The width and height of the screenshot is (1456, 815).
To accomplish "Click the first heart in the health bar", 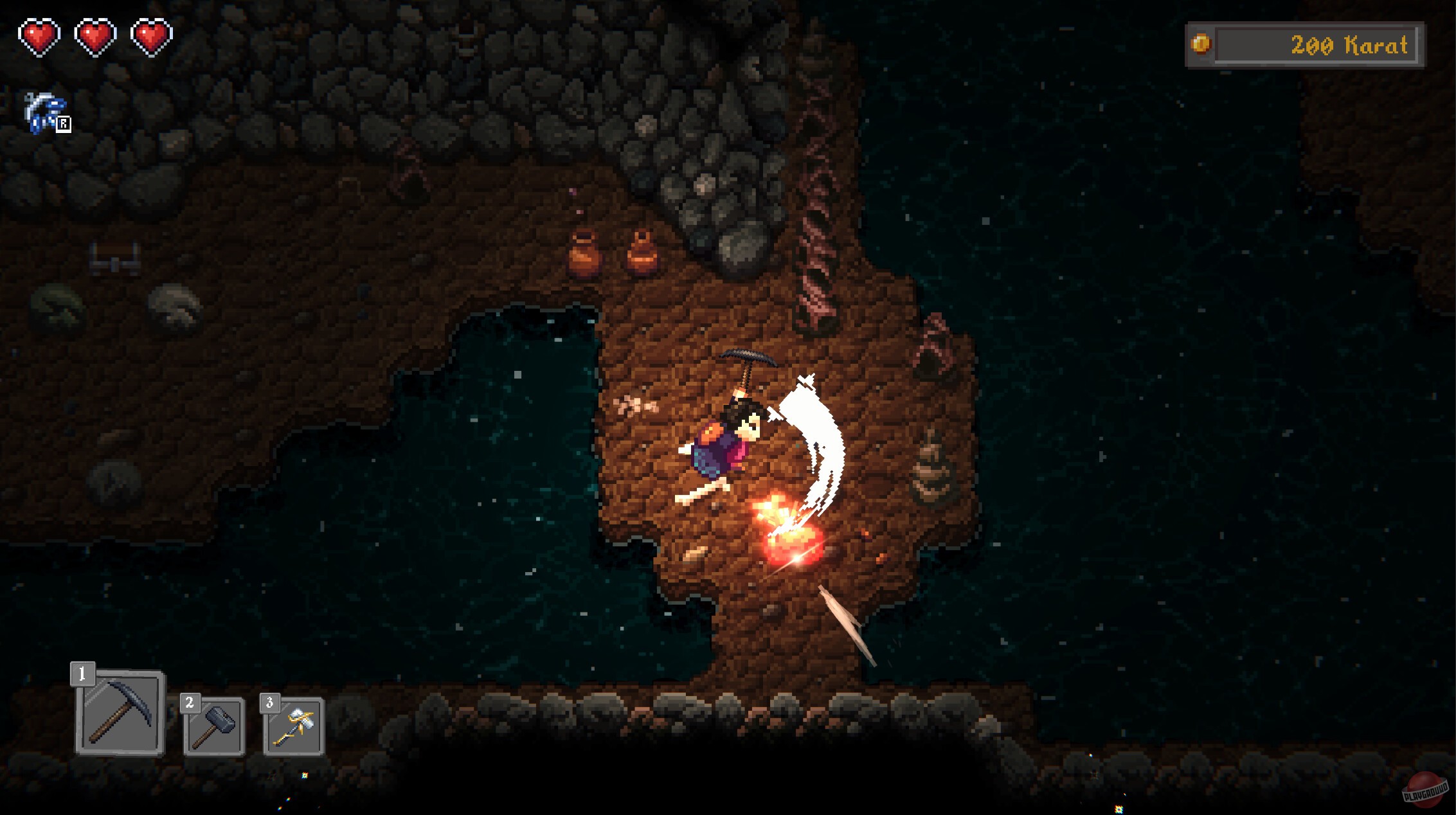I will pyautogui.click(x=40, y=37).
